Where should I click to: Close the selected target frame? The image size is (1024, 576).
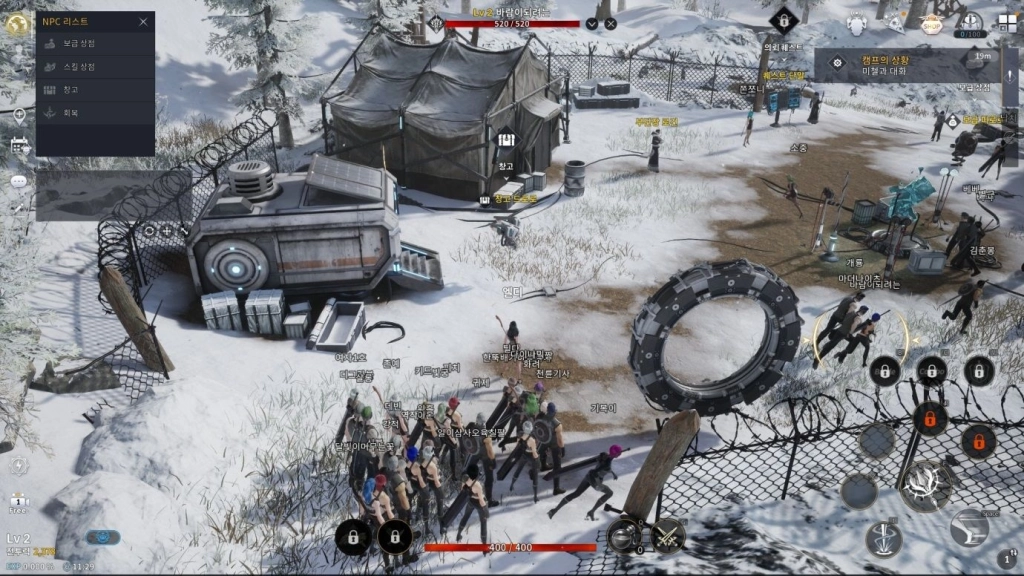click(x=611, y=23)
